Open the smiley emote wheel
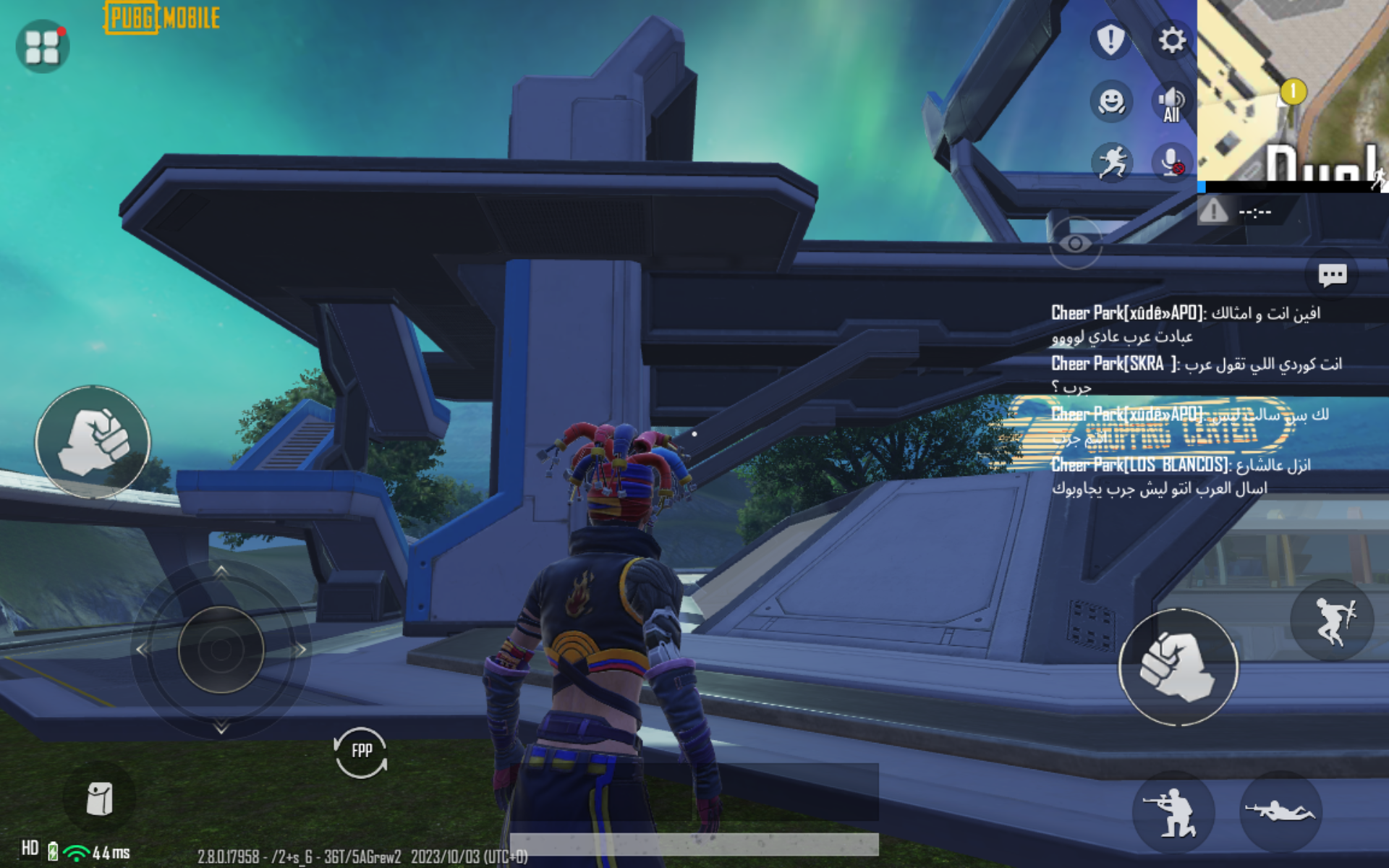 tap(1111, 101)
